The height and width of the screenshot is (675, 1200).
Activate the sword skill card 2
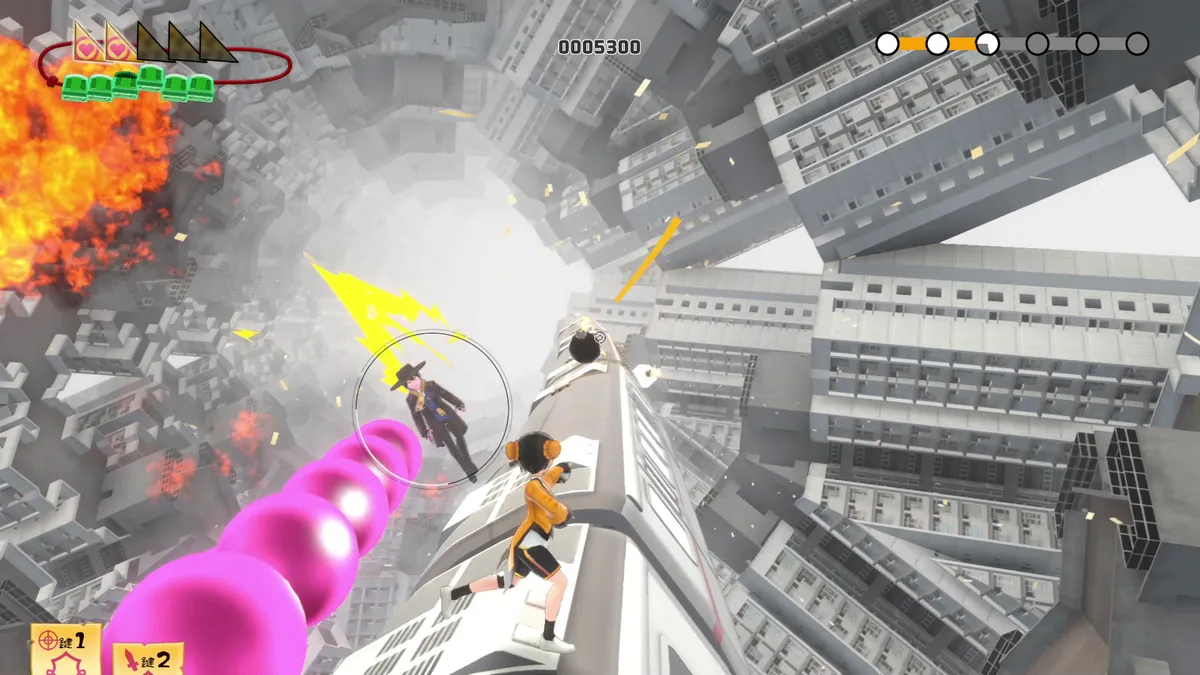click(x=148, y=659)
